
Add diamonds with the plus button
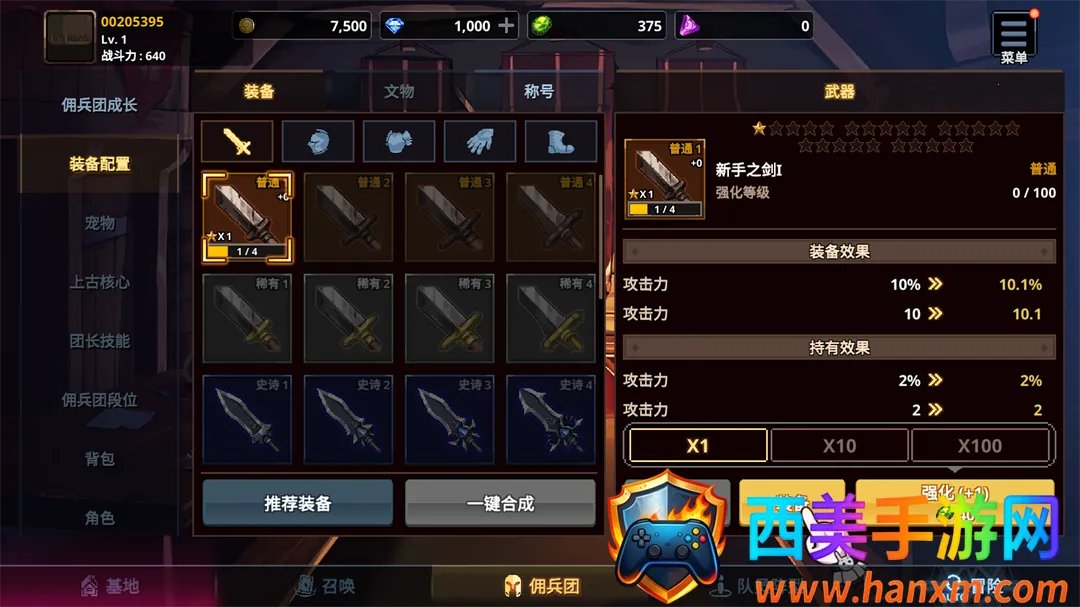point(507,26)
